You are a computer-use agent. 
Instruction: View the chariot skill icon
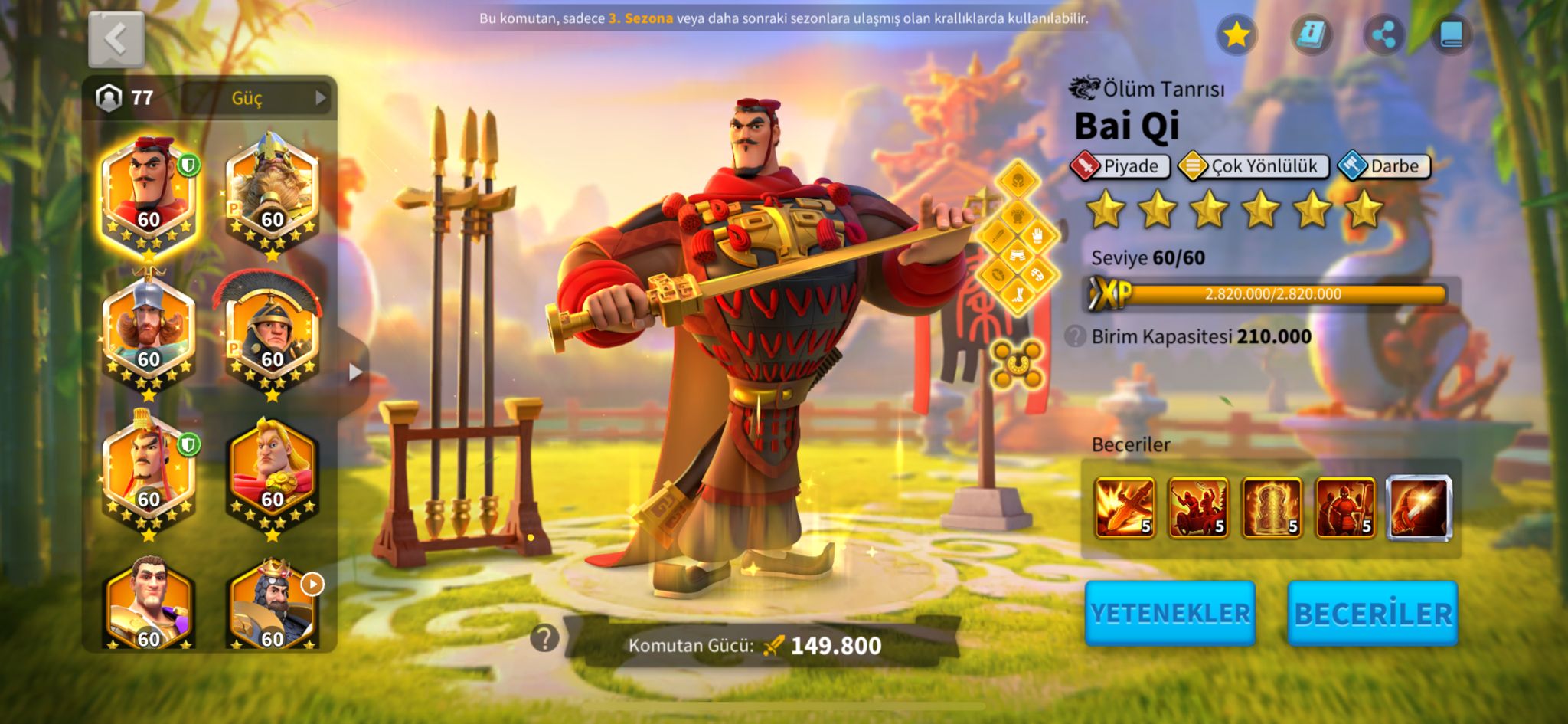1197,507
